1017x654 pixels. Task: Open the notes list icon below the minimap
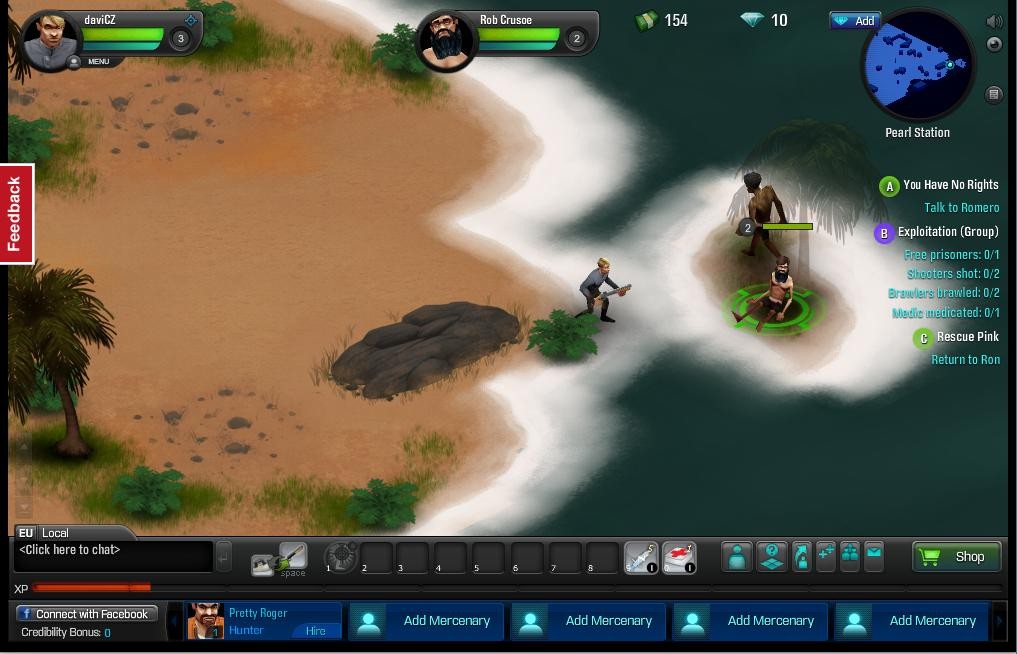(994, 94)
